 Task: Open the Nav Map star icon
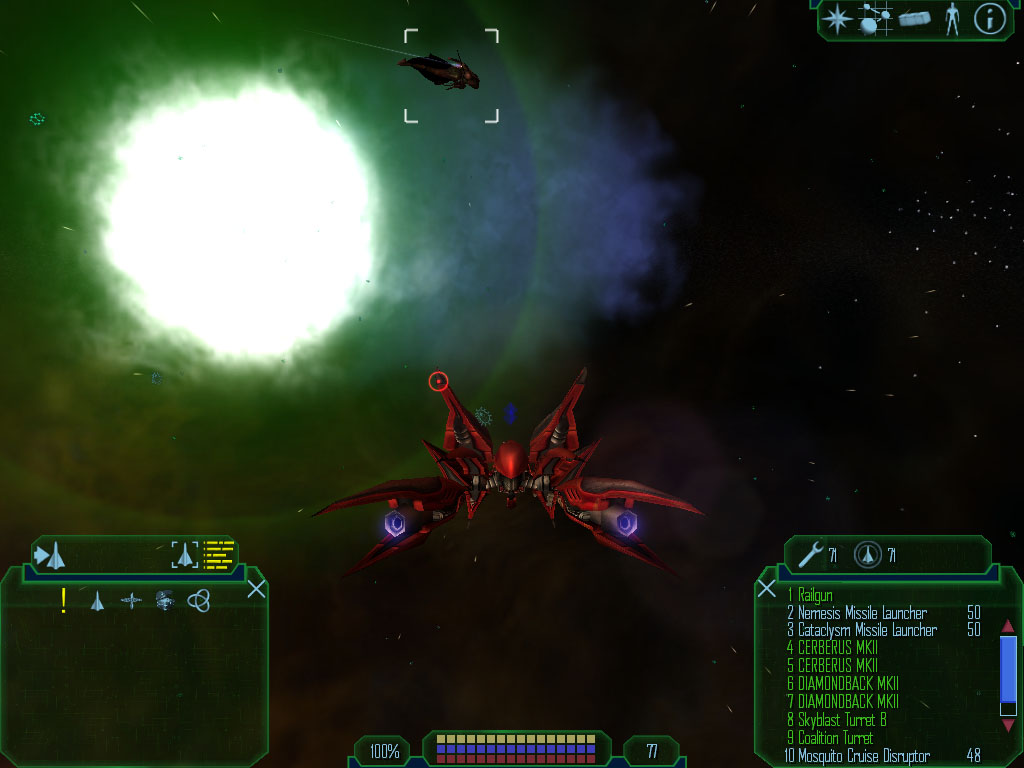[x=837, y=19]
